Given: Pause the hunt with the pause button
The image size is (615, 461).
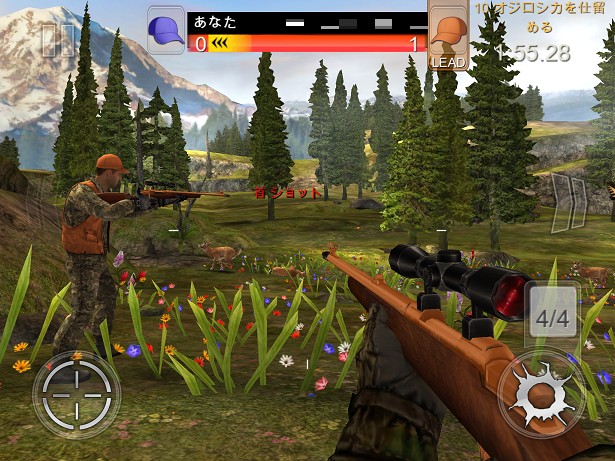Looking at the screenshot, I should (57, 40).
